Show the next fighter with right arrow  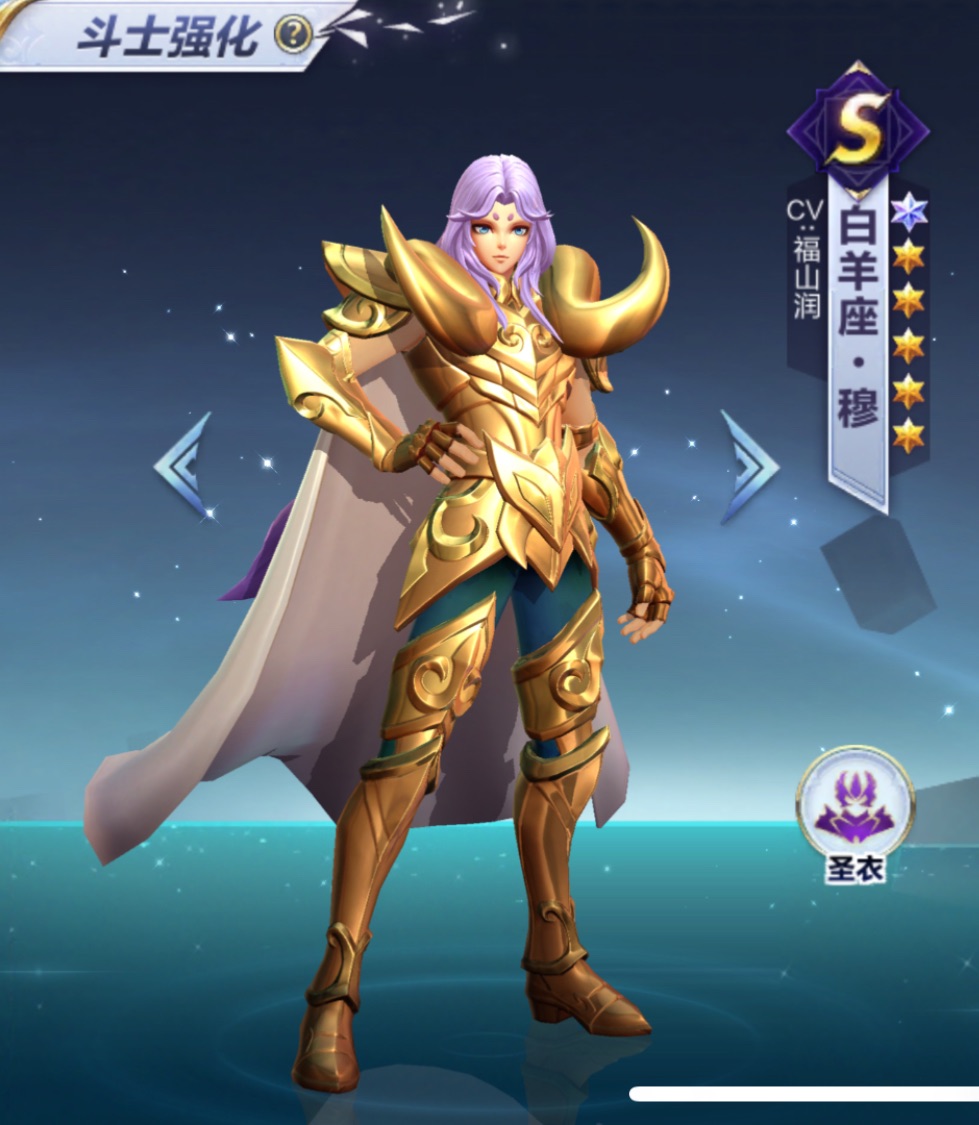[x=748, y=467]
